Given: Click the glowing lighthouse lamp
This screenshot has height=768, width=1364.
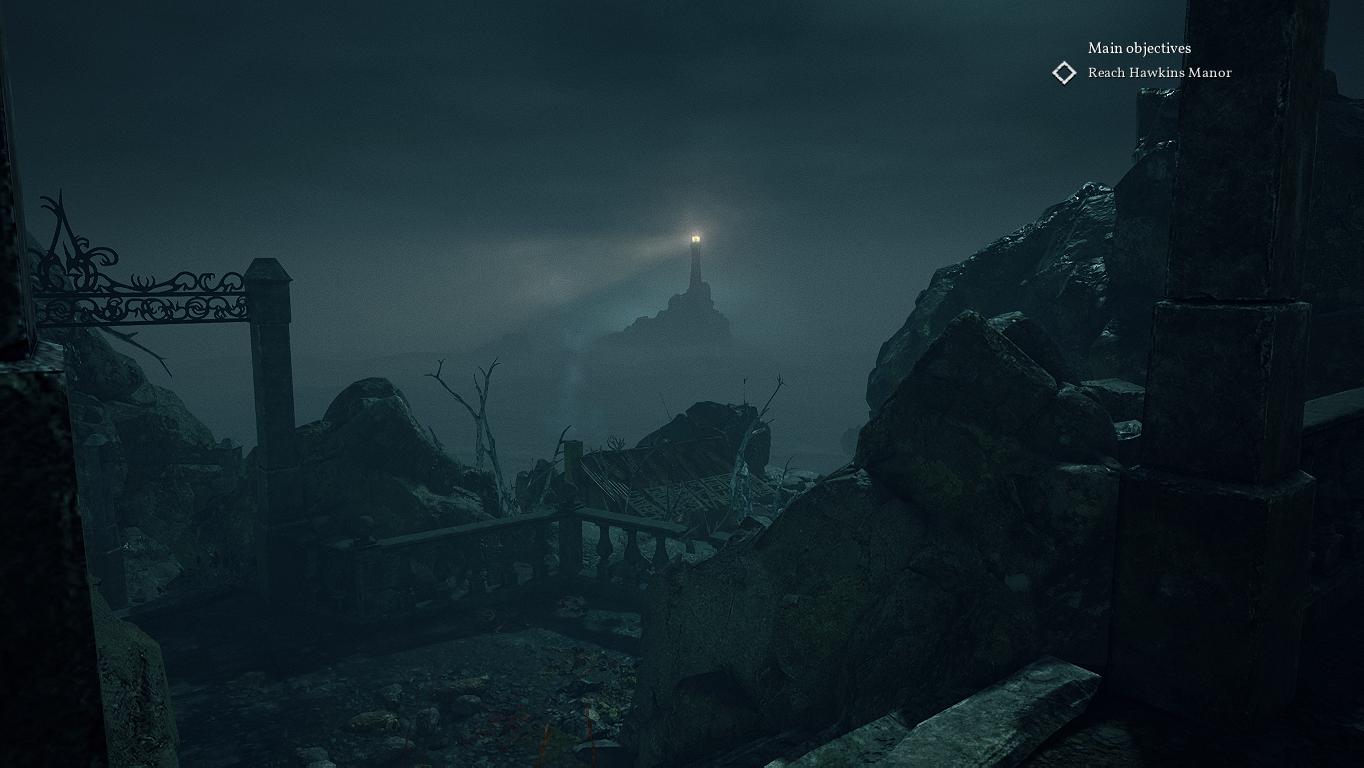Looking at the screenshot, I should tap(695, 236).
